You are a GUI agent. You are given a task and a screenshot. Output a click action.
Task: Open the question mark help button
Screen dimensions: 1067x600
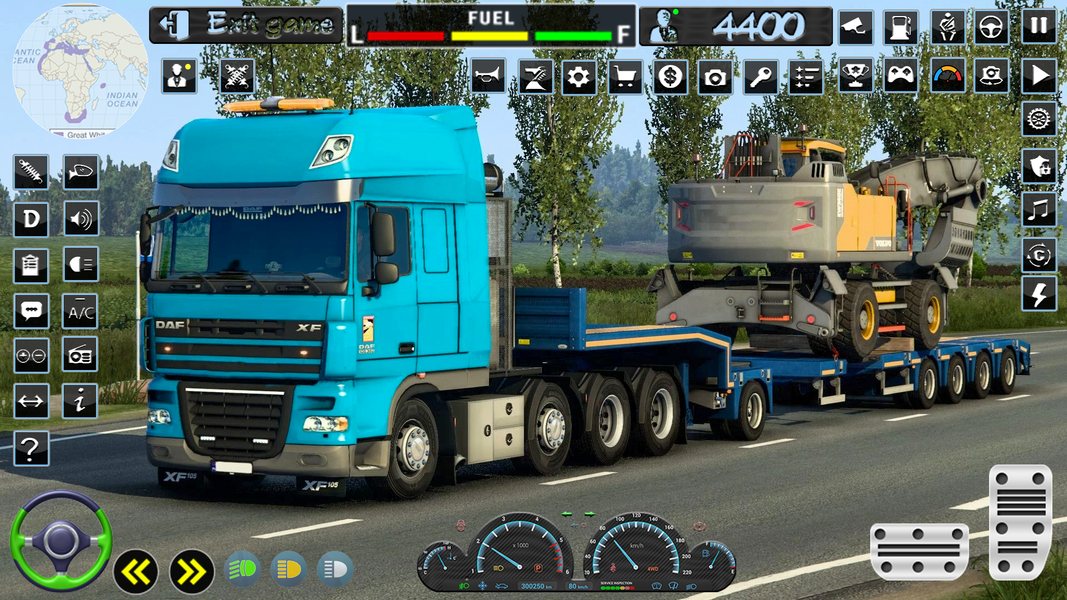[x=31, y=449]
